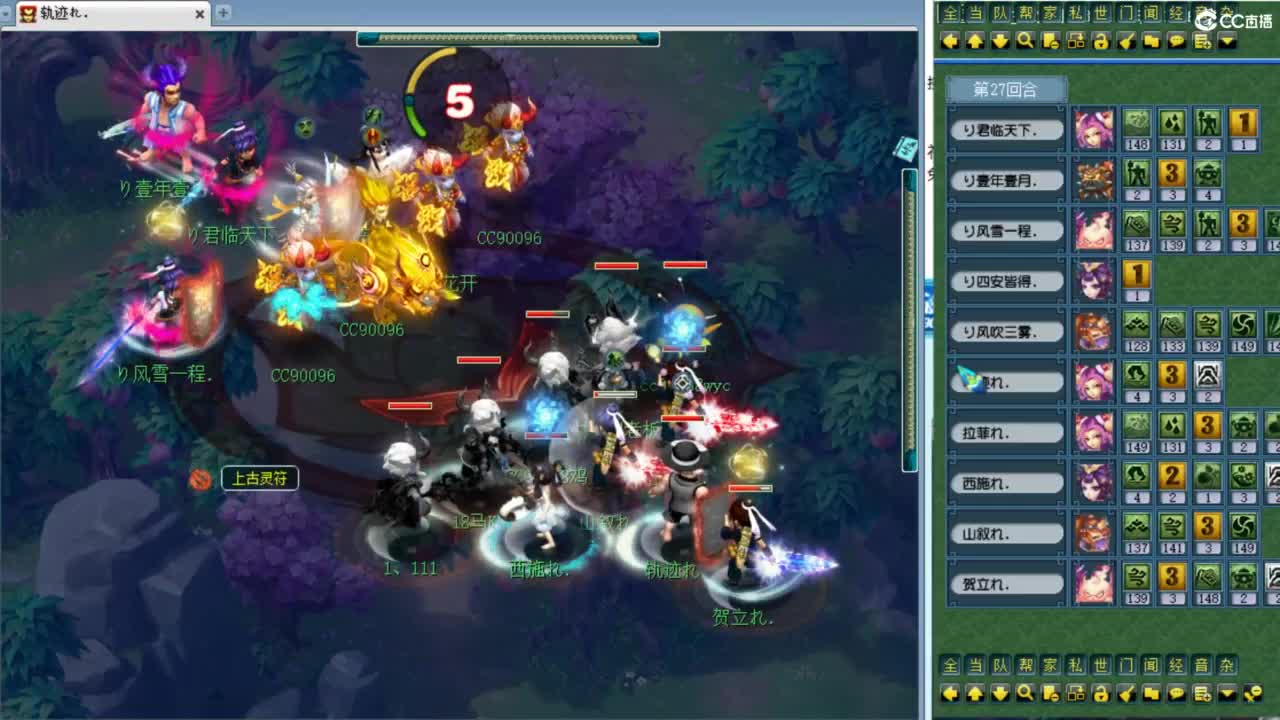This screenshot has height=720, width=1280.
Task: Toggle the padlock icon in bottom chat toolbar
Action: coord(1102,691)
